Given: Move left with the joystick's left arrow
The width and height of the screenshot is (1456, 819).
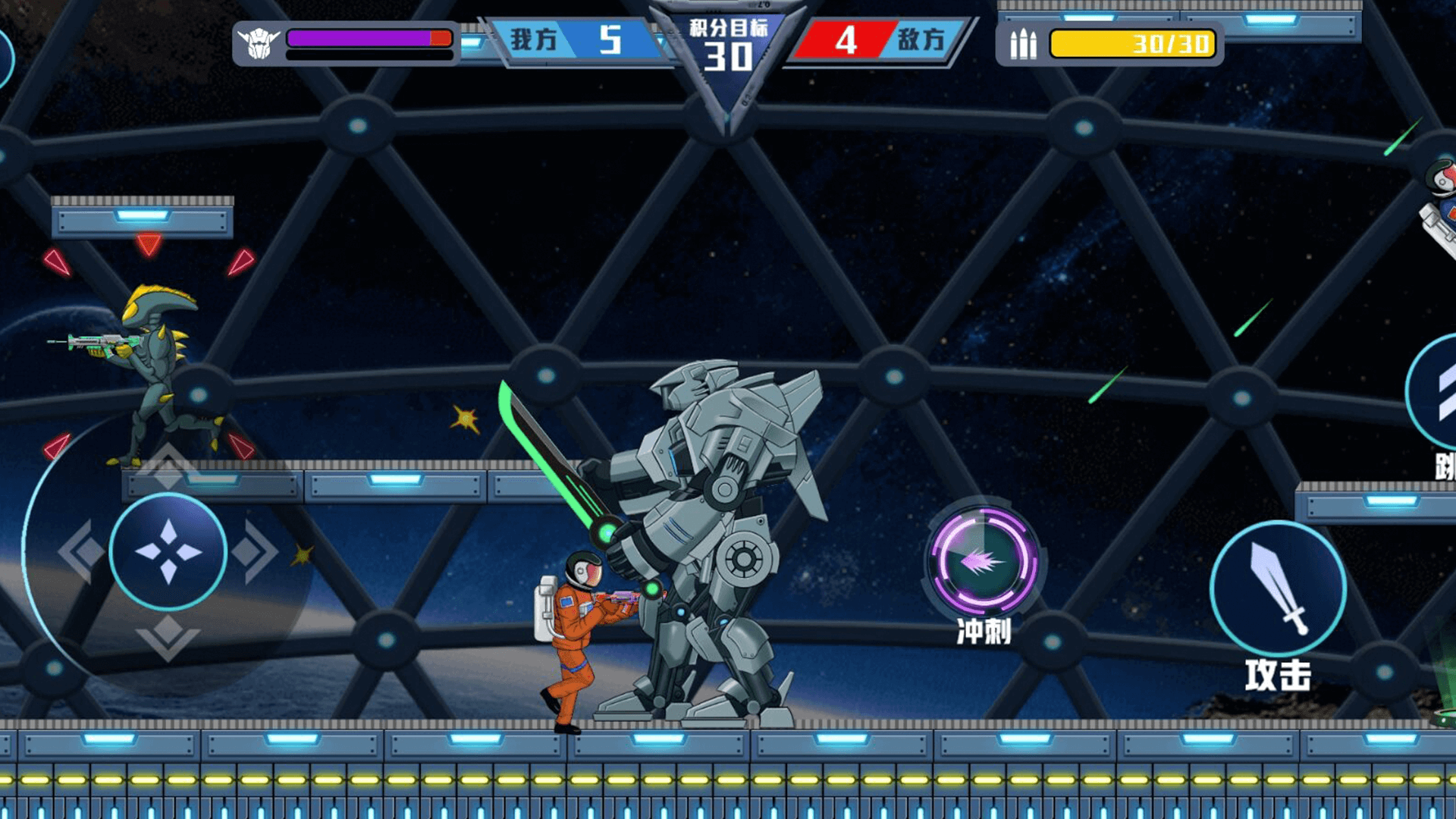Looking at the screenshot, I should point(80,551).
